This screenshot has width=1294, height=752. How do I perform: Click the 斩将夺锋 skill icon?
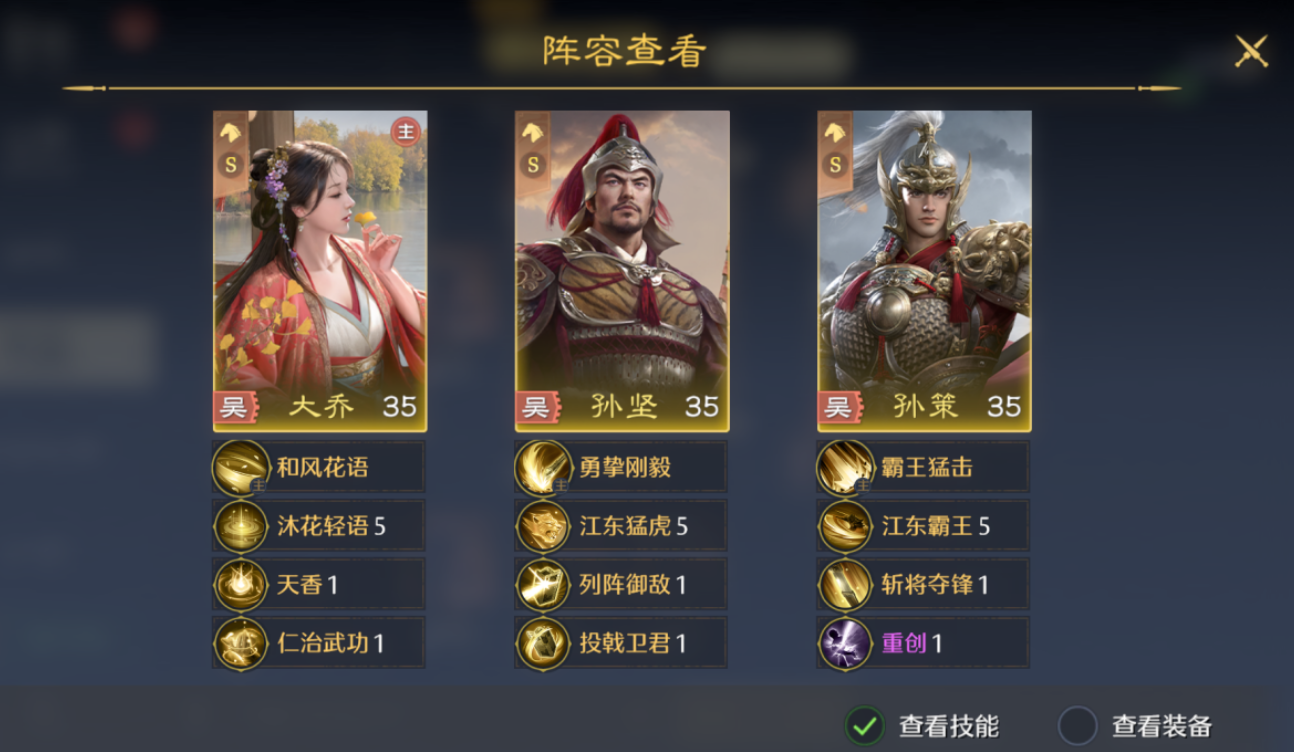(x=843, y=584)
